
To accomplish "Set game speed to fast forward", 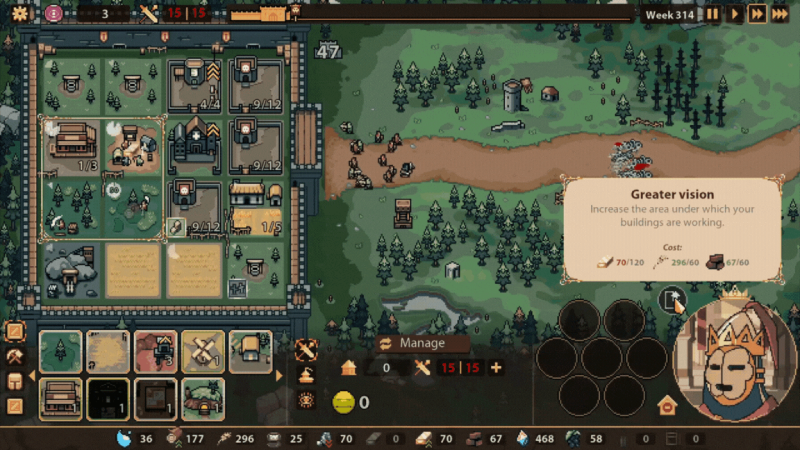I will 757,14.
